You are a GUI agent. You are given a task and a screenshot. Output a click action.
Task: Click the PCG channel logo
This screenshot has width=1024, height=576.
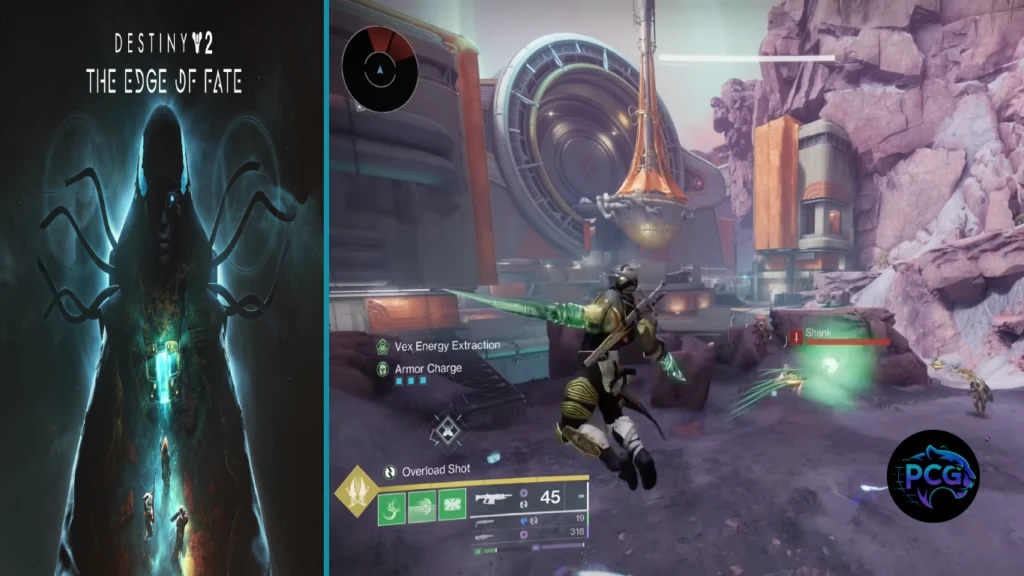pyautogui.click(x=933, y=476)
